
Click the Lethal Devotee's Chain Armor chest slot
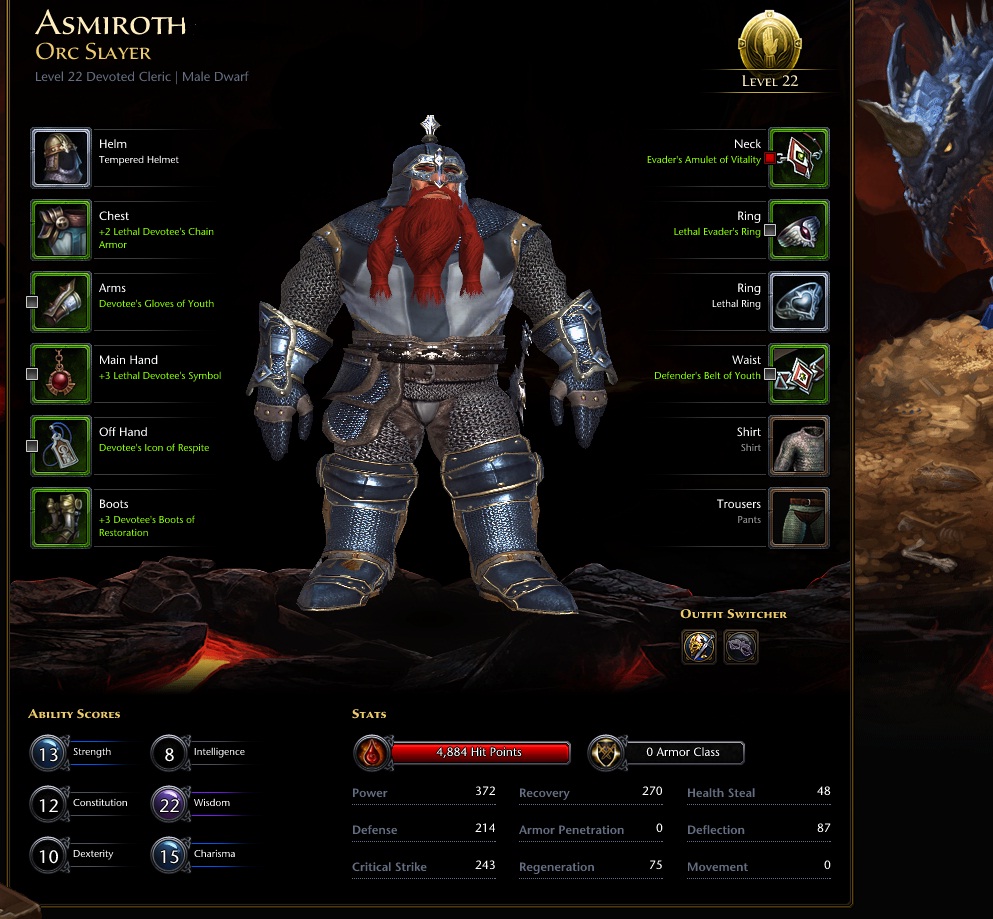point(61,230)
